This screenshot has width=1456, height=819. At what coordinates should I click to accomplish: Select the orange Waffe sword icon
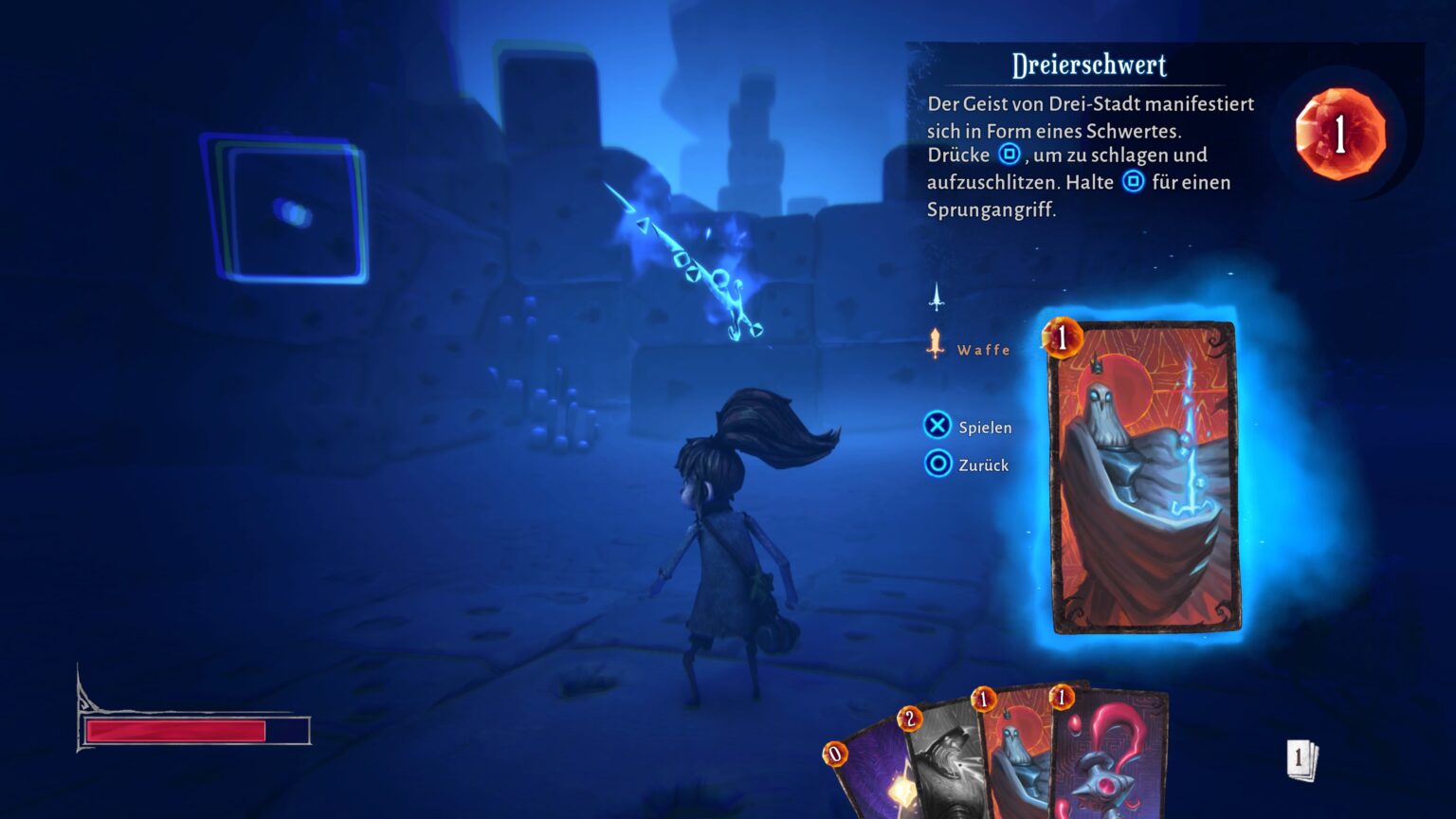tap(937, 341)
